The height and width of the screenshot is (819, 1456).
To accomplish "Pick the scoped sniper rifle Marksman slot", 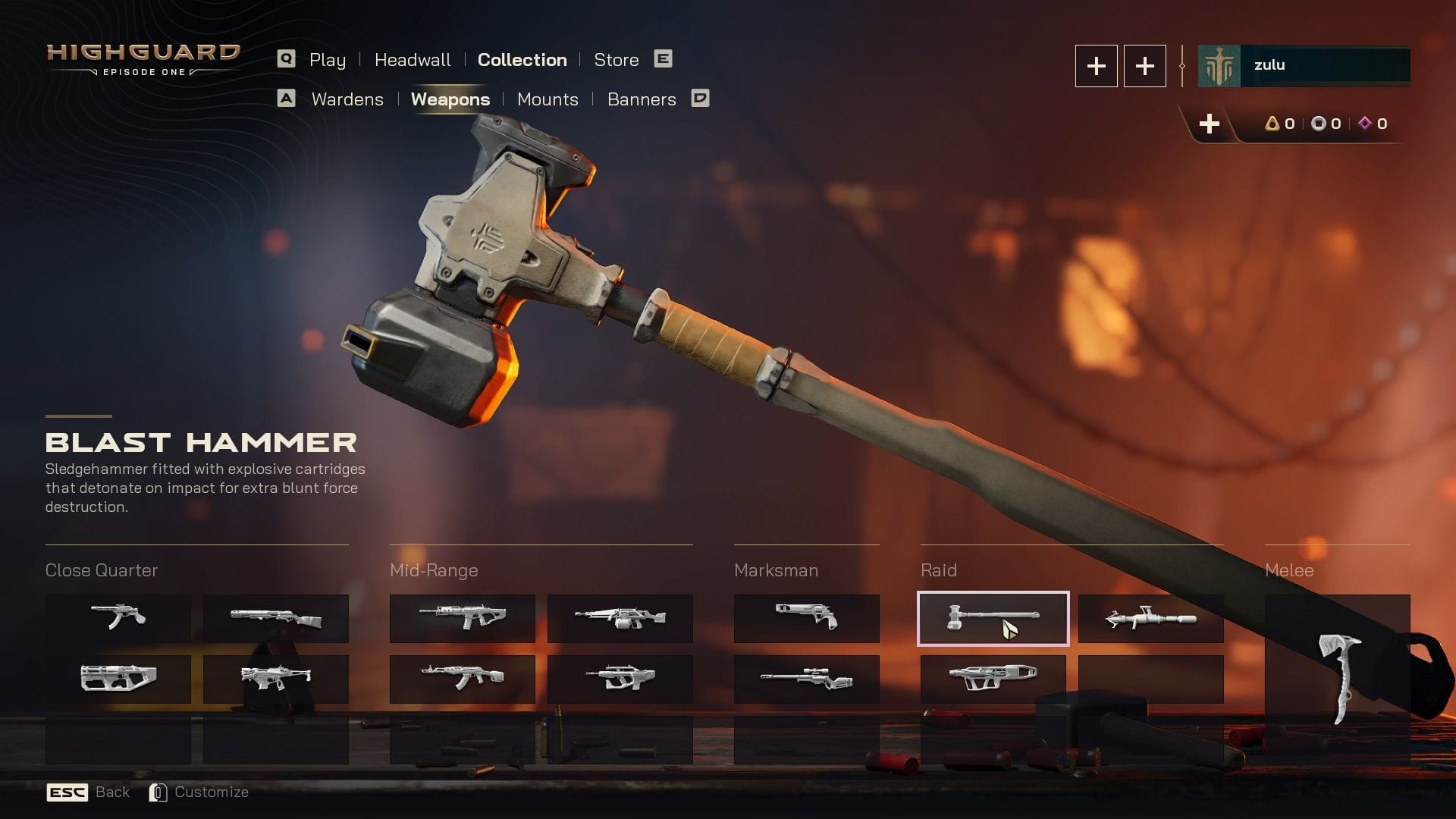I will click(806, 679).
